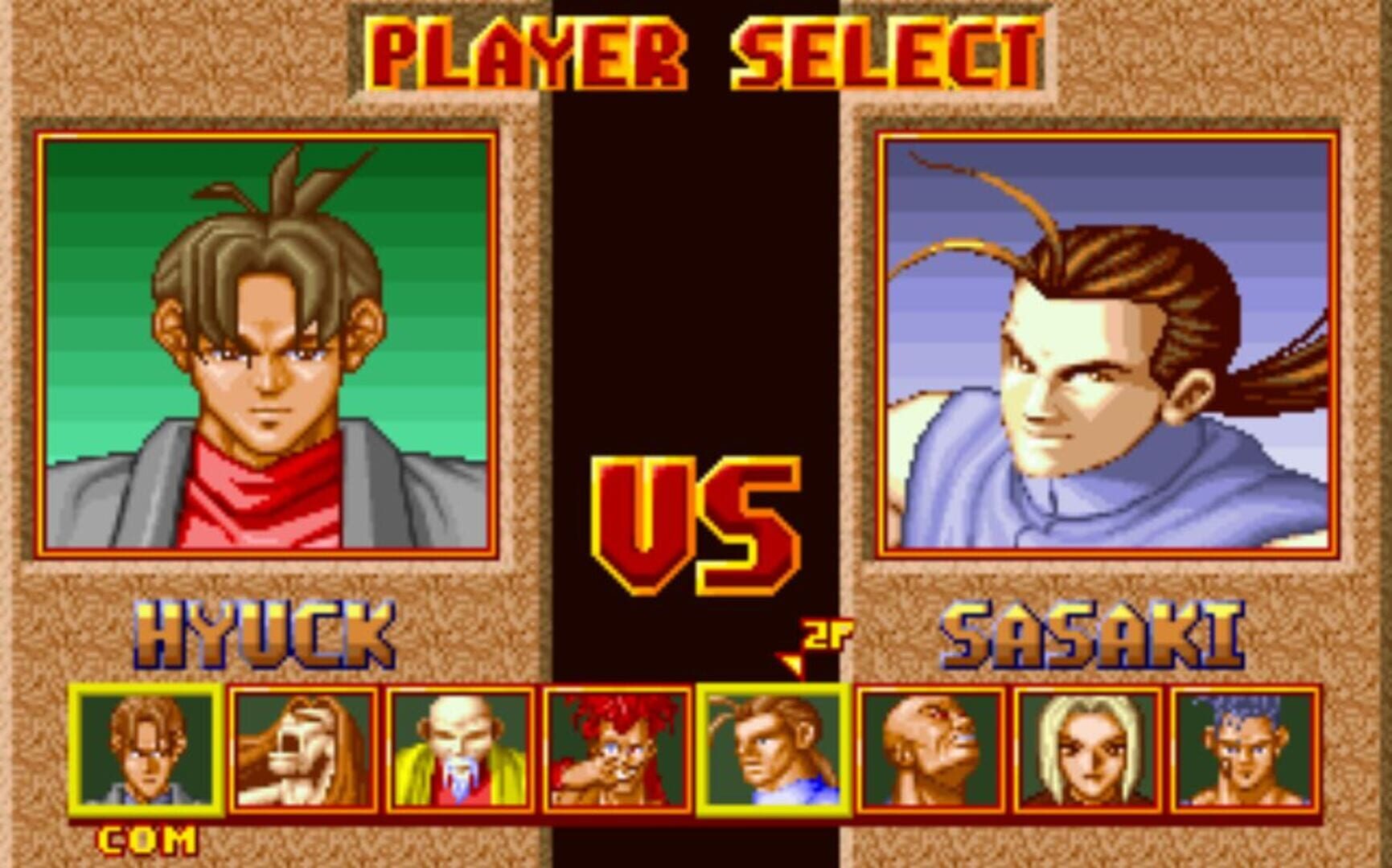Click the VS emblem in the center
The height and width of the screenshot is (868, 1392).
click(696, 522)
